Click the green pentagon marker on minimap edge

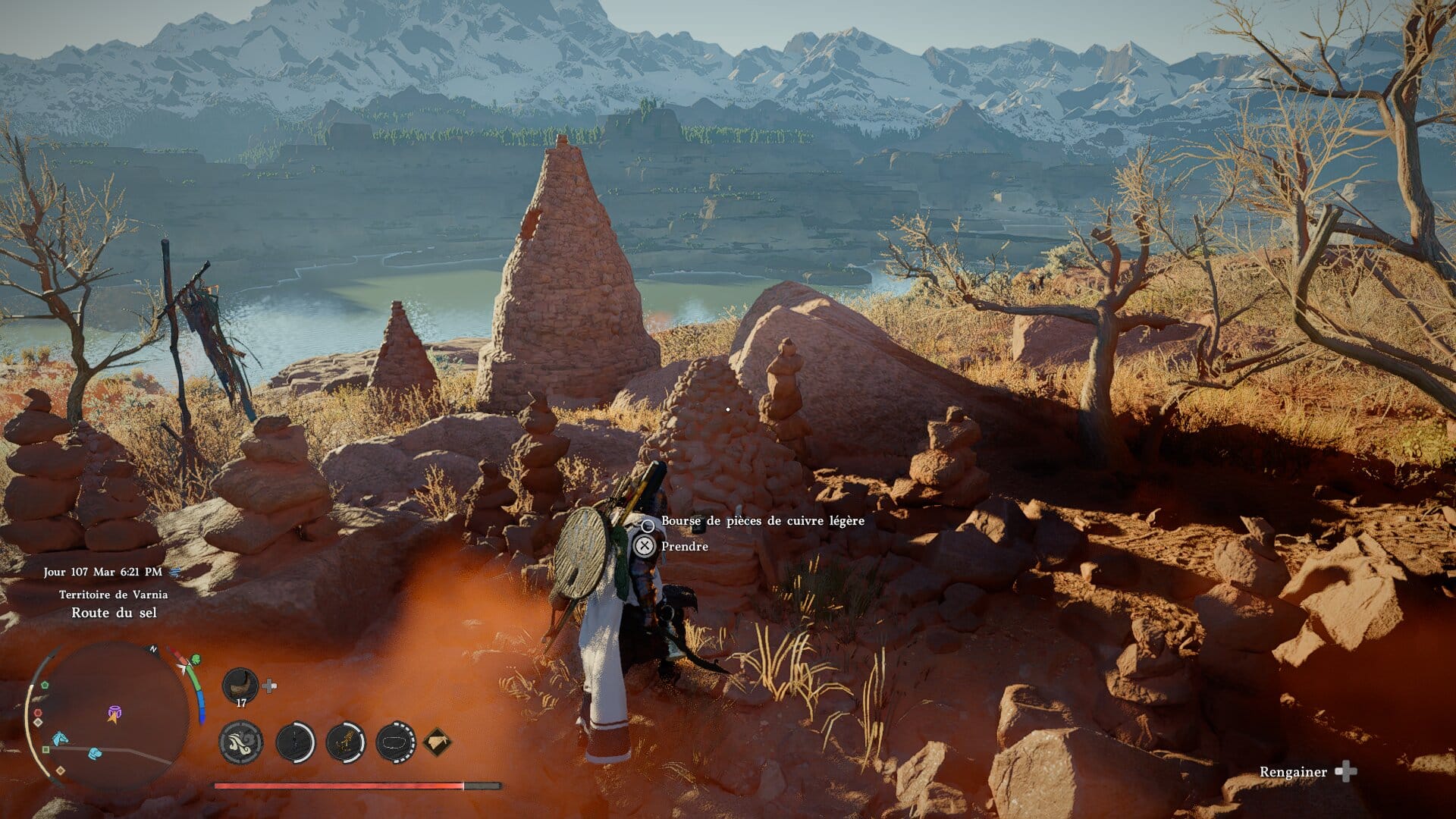tap(45, 685)
